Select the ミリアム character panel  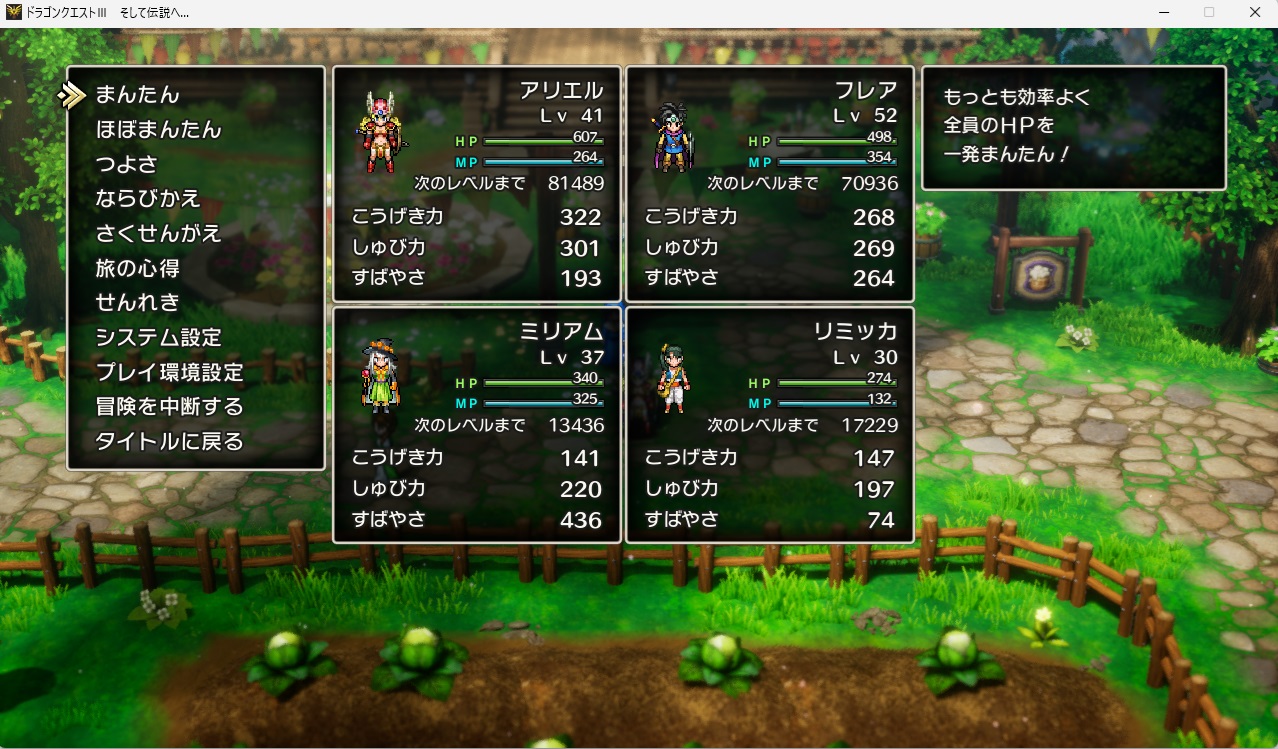point(476,425)
